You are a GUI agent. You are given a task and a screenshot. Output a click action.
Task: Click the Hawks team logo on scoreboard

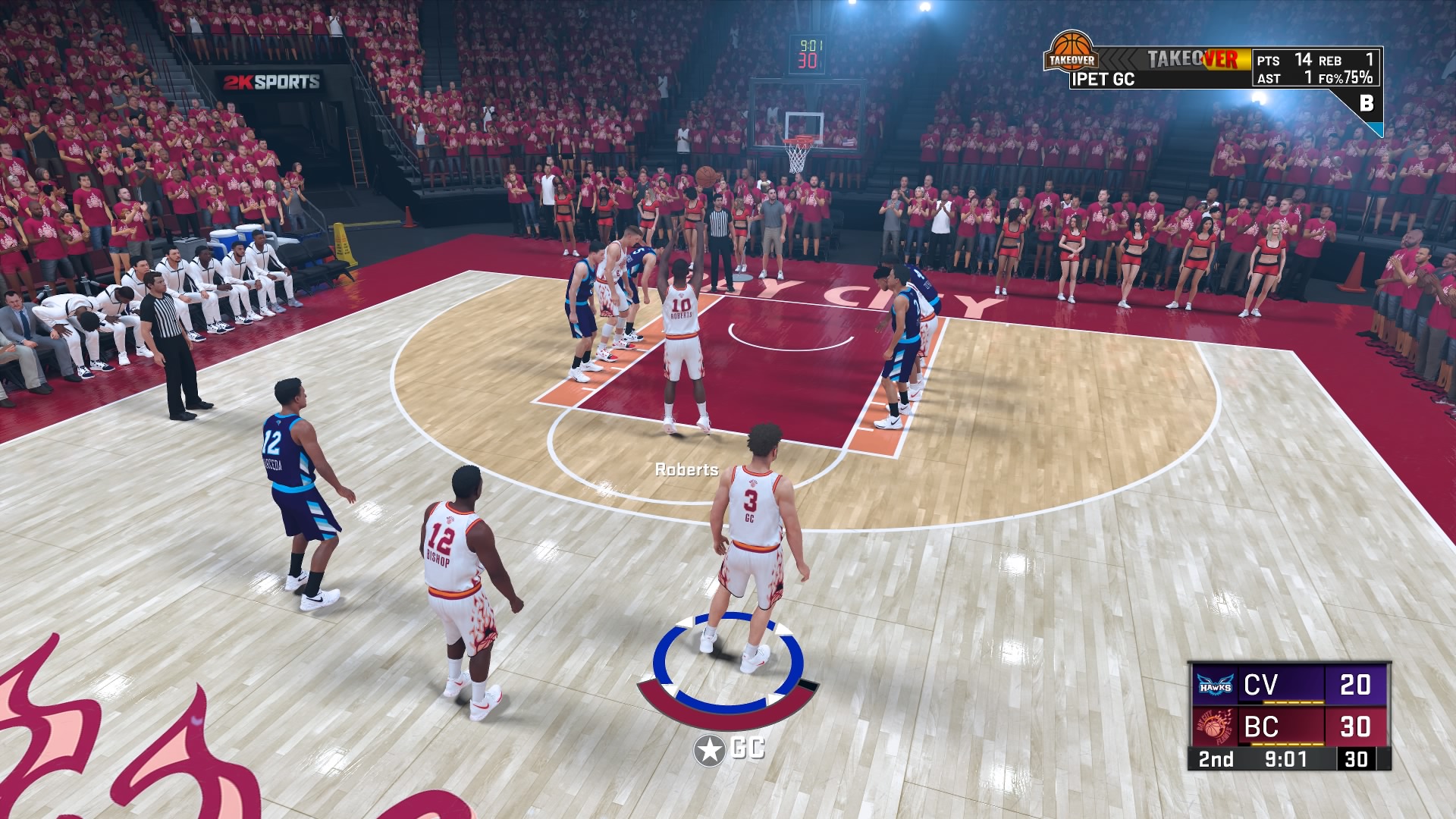pyautogui.click(x=1214, y=685)
